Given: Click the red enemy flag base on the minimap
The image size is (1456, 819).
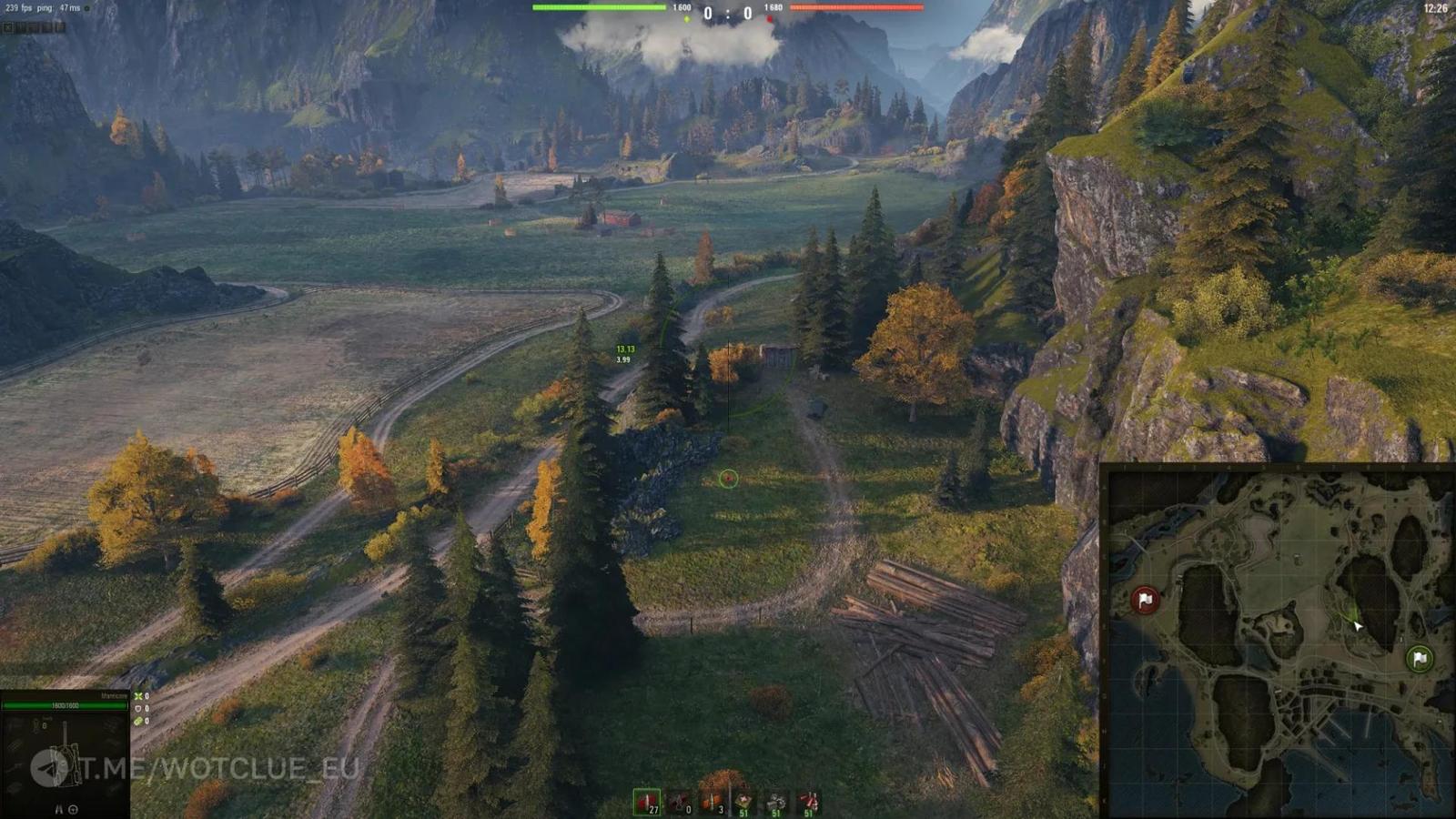Looking at the screenshot, I should (1147, 600).
